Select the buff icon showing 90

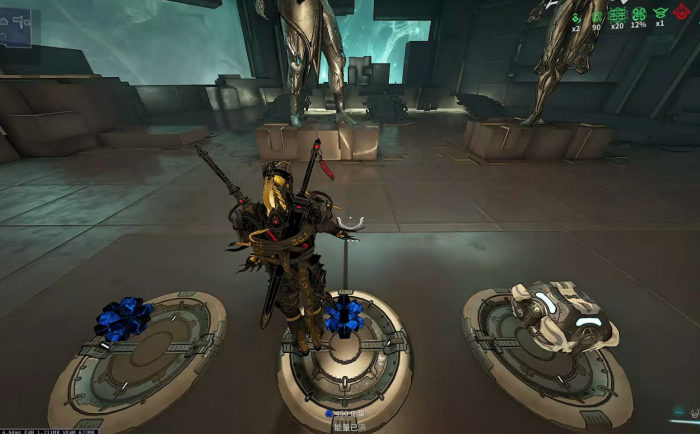click(x=597, y=15)
